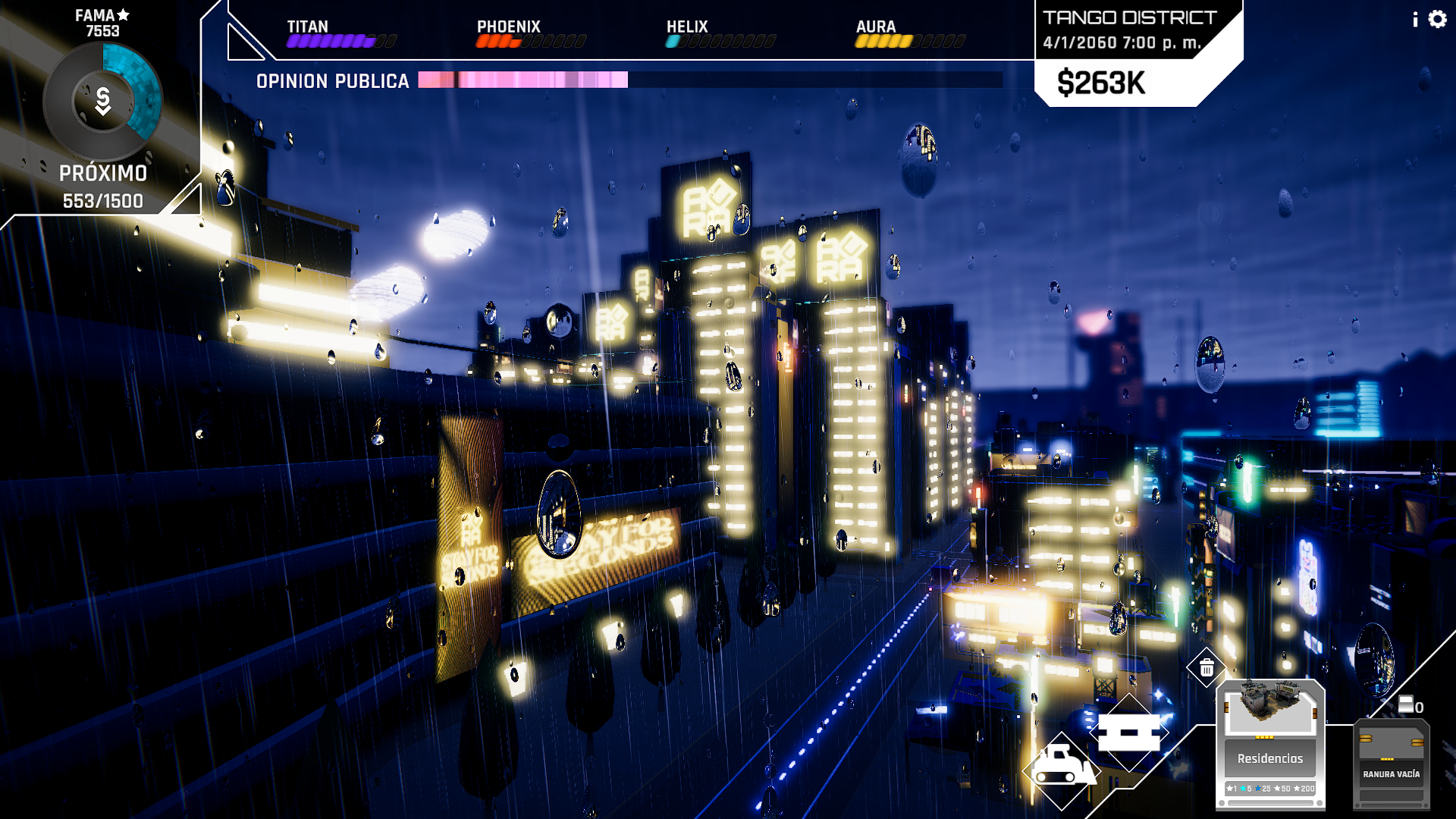Open the gear settings menu
1456x819 pixels.
pyautogui.click(x=1437, y=19)
